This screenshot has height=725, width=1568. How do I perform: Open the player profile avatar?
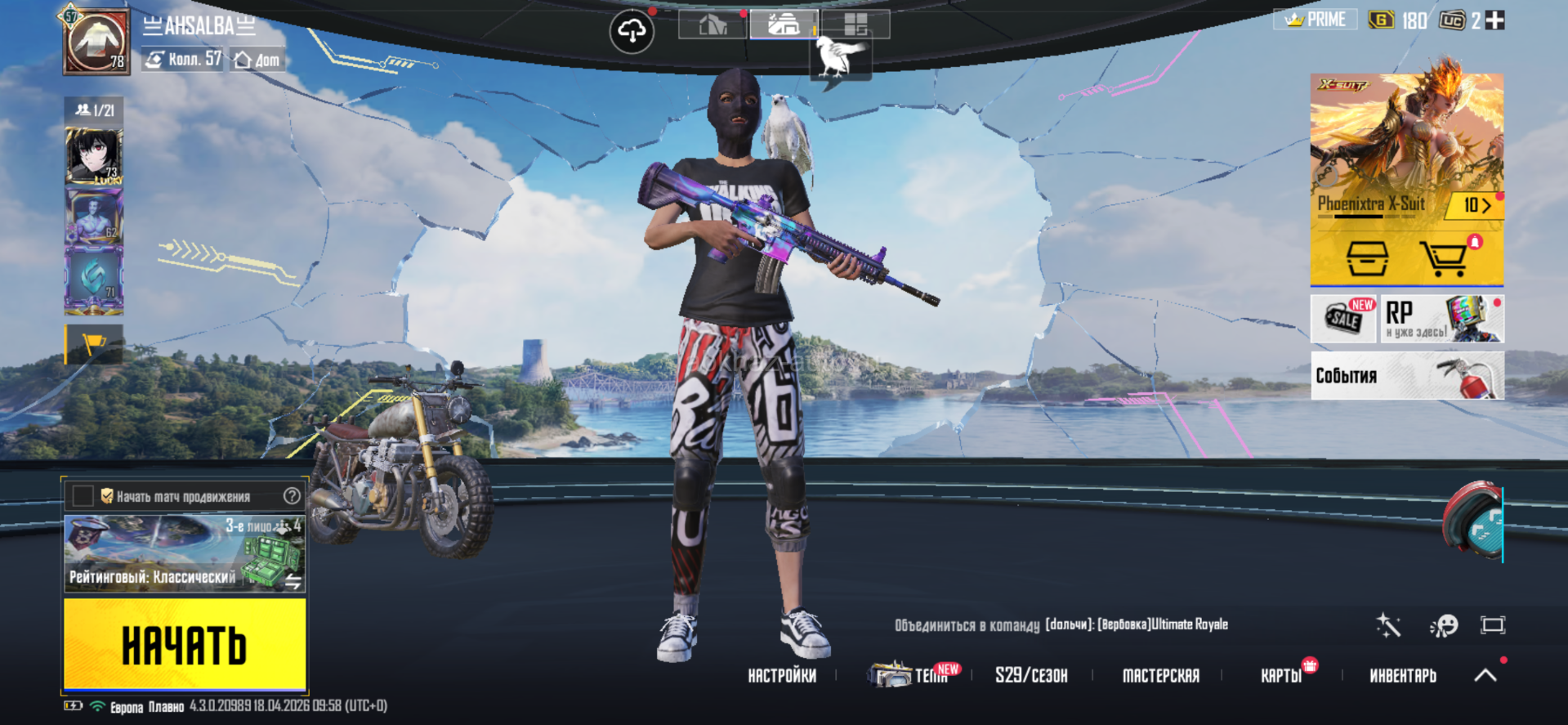(97, 42)
